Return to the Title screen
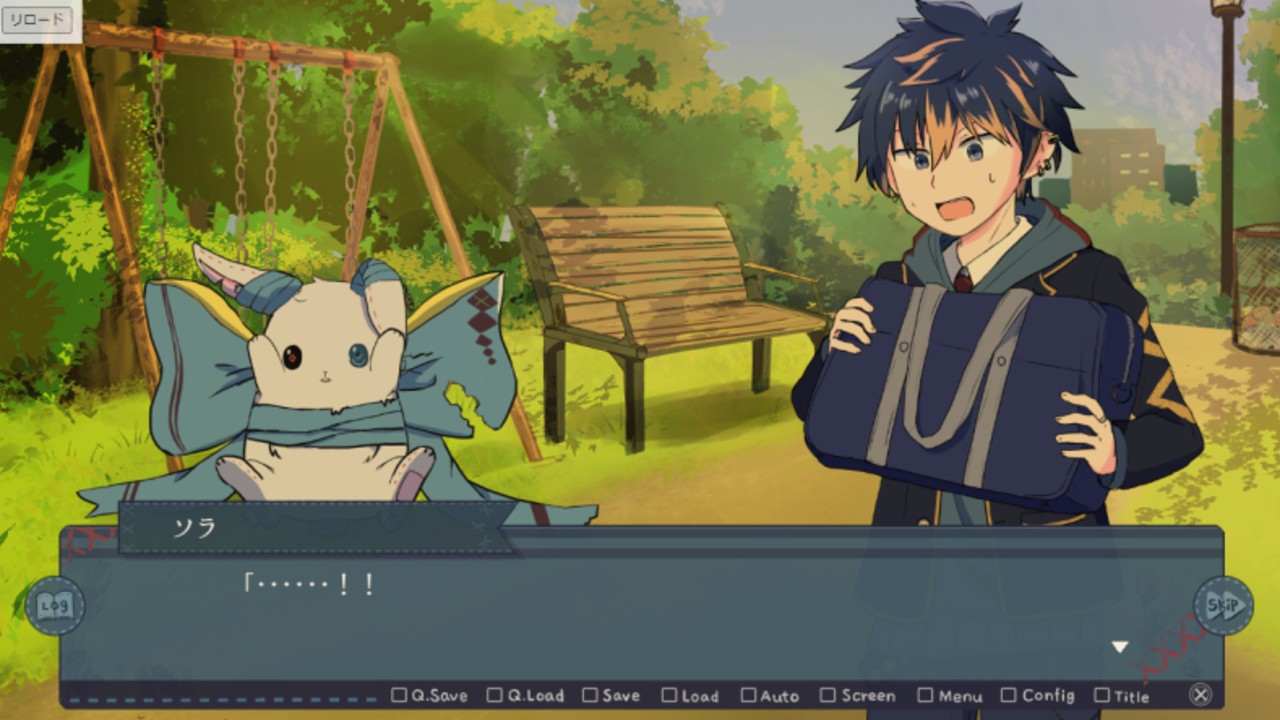 click(x=1122, y=695)
